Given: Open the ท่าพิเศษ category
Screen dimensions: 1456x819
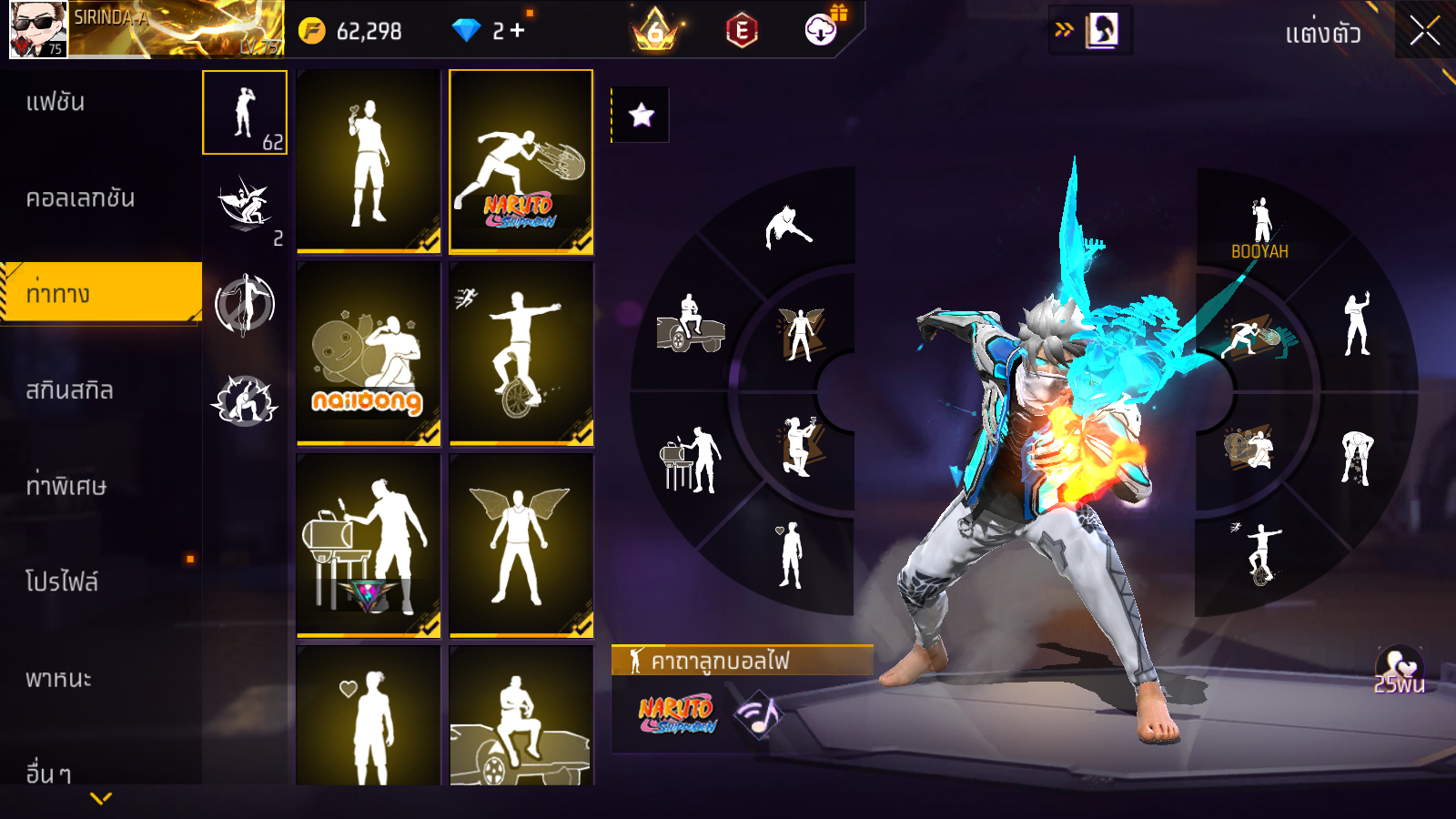Looking at the screenshot, I should click(66, 486).
